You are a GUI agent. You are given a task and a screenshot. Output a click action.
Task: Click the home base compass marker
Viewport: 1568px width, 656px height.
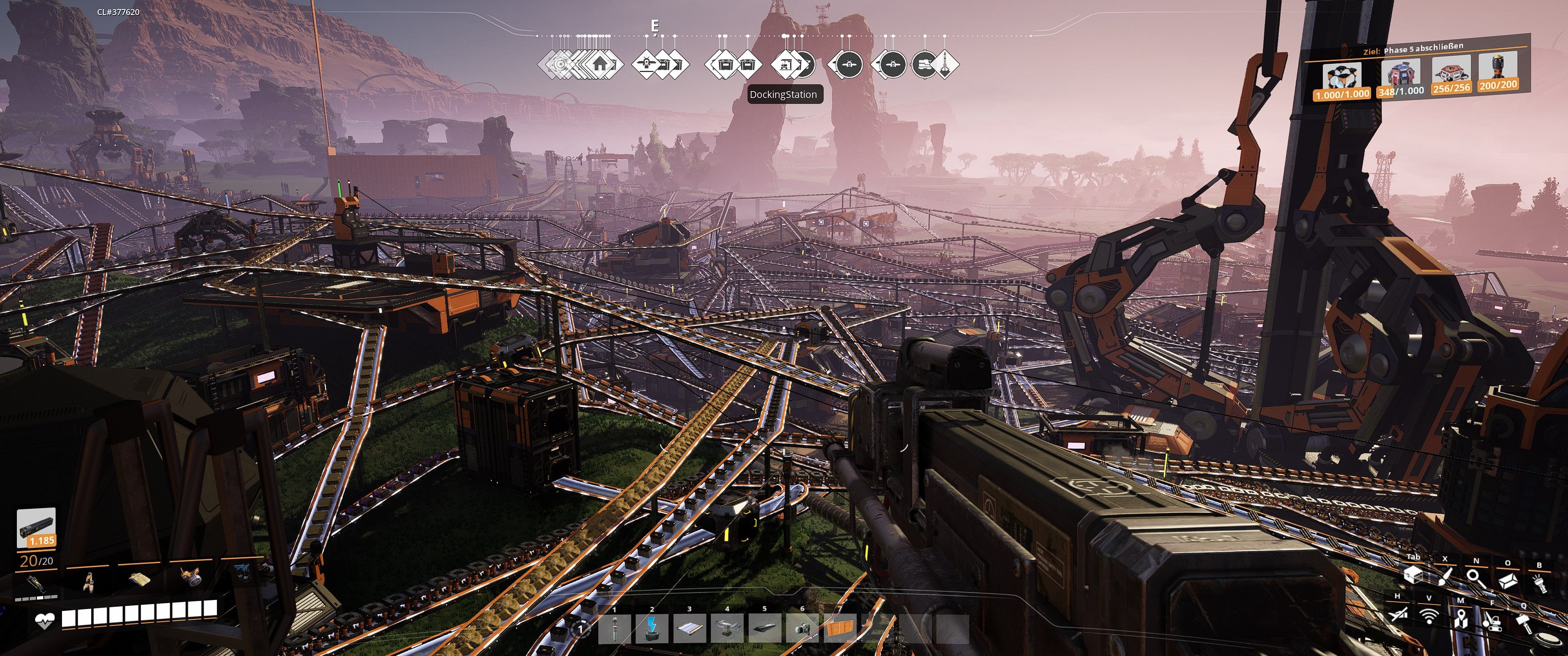click(599, 64)
